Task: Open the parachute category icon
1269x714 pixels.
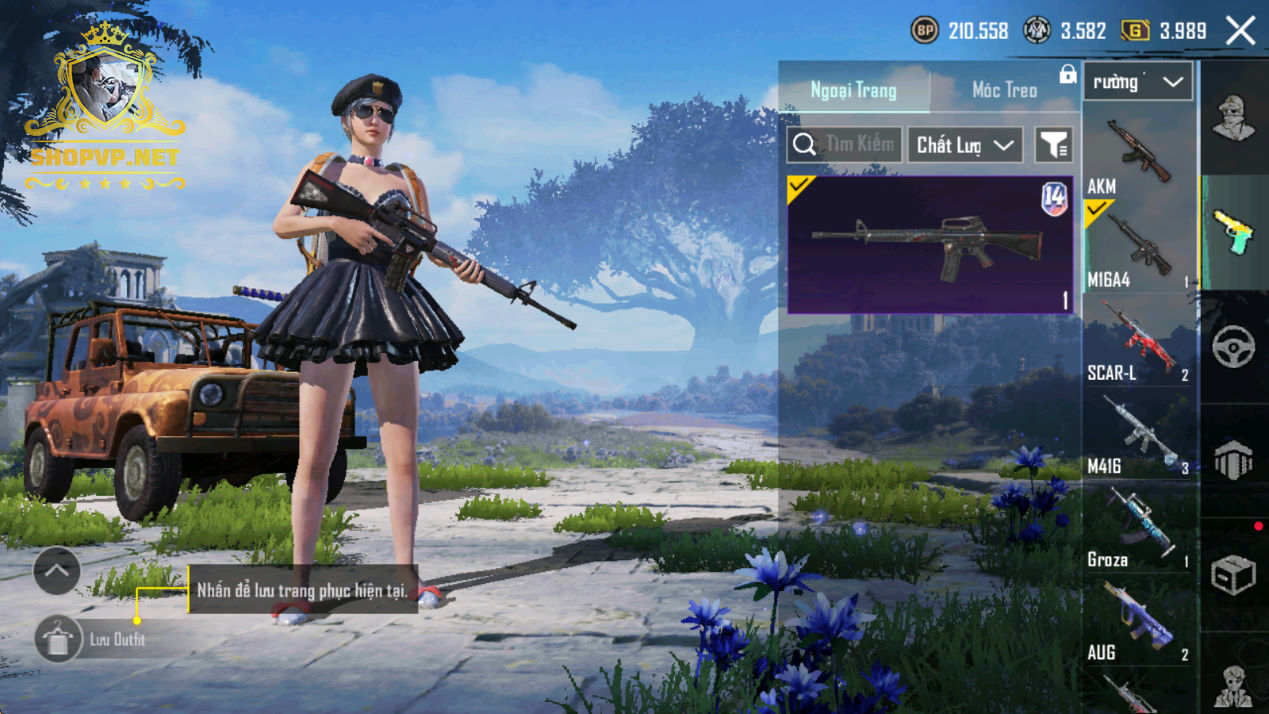Action: coord(1233,461)
